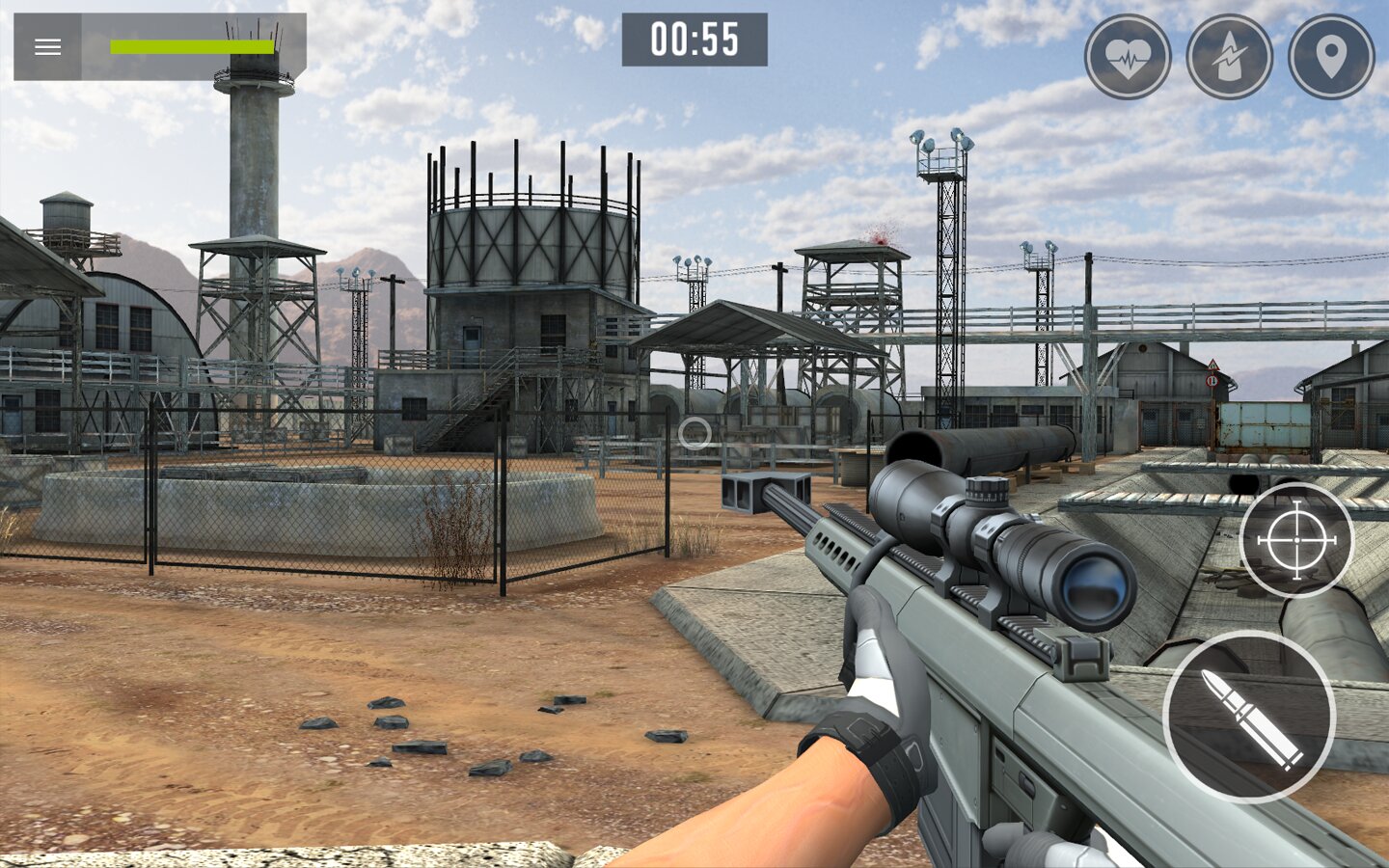Fire using the bullet button

1249,718
